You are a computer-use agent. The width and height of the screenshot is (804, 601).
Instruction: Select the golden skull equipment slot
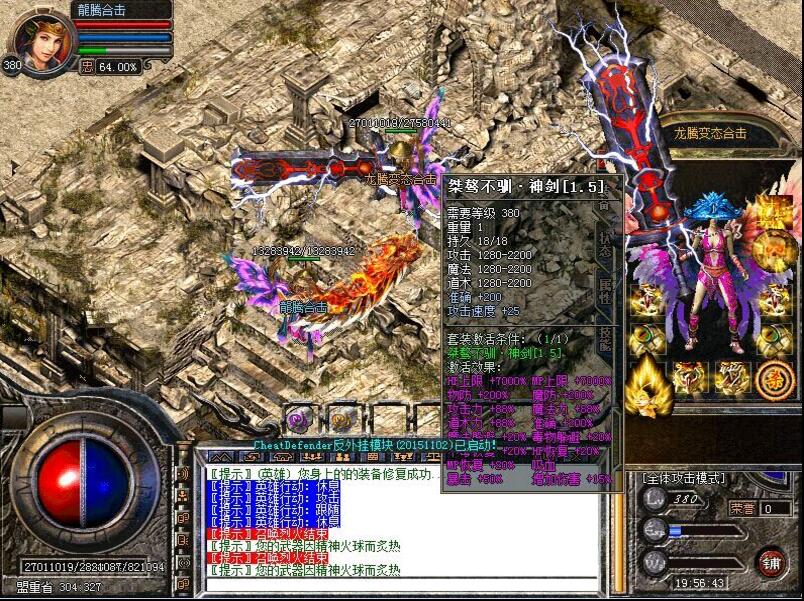click(773, 247)
